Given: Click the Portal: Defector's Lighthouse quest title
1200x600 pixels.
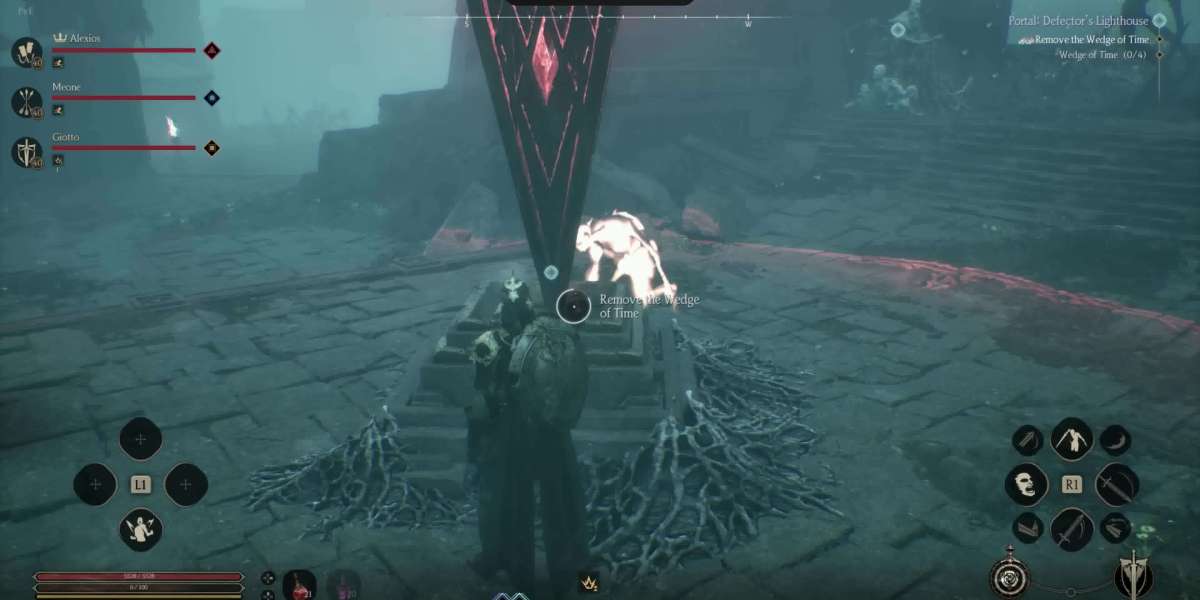Looking at the screenshot, I should click(x=1078, y=21).
